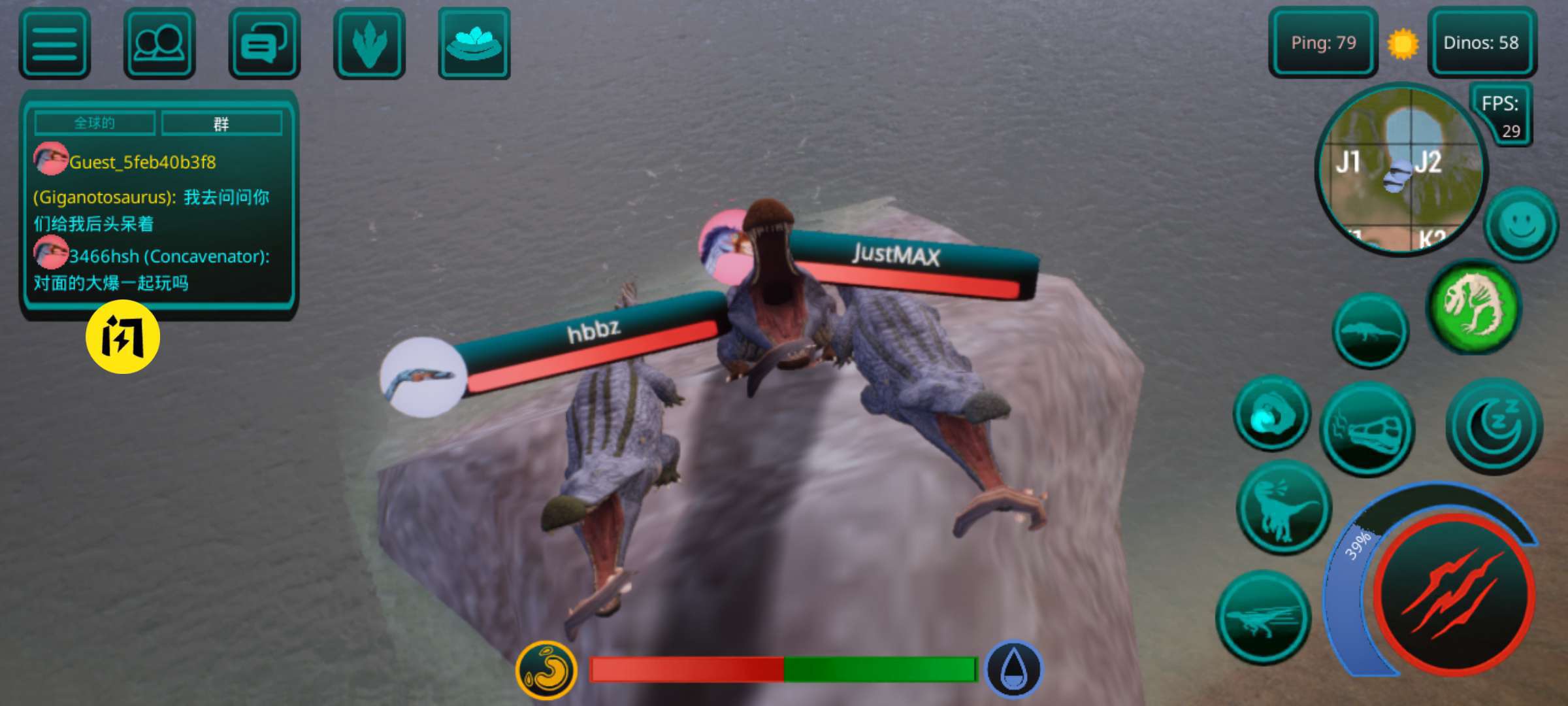Switch to the 群 group chat tab
This screenshot has width=1568, height=706.
[221, 123]
